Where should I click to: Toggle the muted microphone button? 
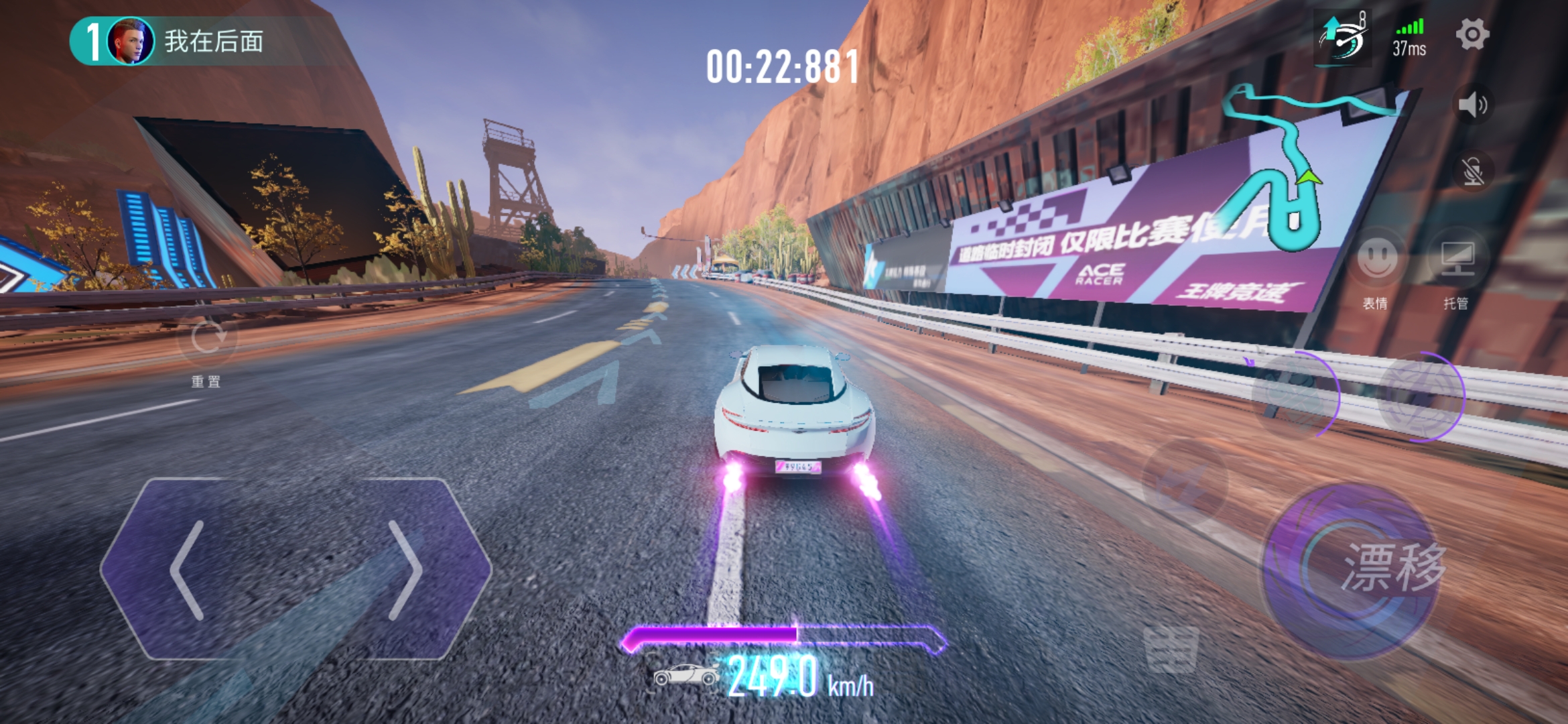pos(1472,172)
